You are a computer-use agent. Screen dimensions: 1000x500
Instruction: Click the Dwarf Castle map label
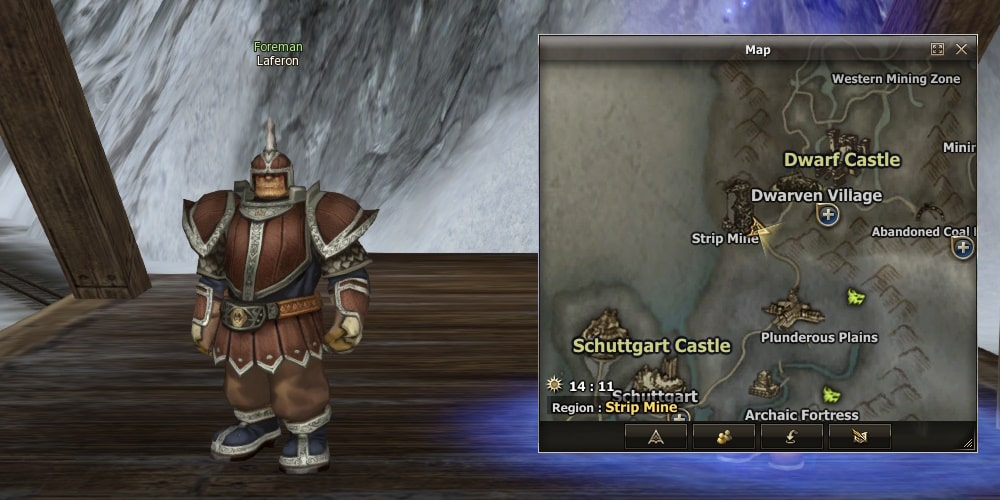(x=841, y=160)
